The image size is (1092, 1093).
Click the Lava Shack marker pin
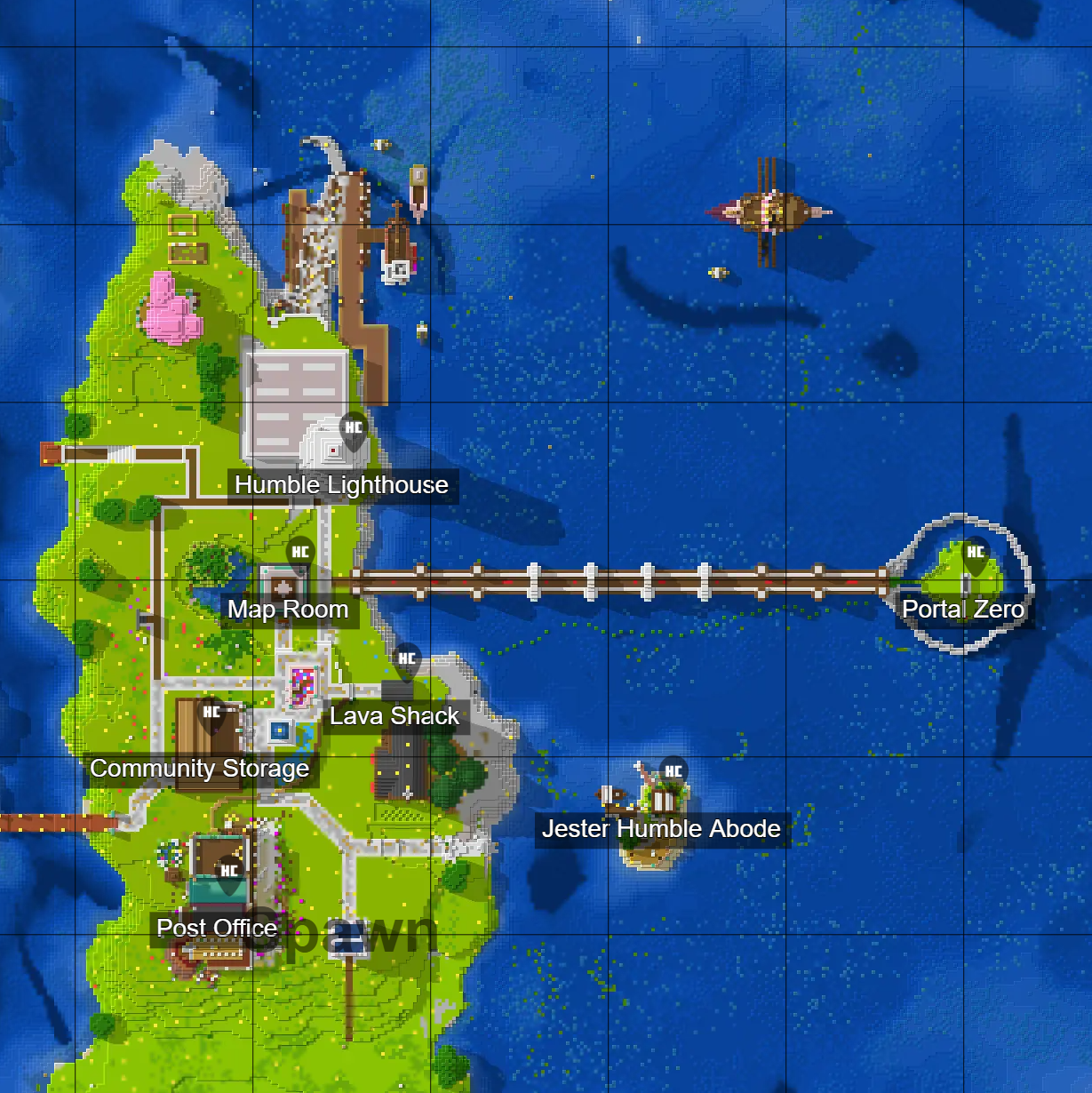tap(407, 661)
